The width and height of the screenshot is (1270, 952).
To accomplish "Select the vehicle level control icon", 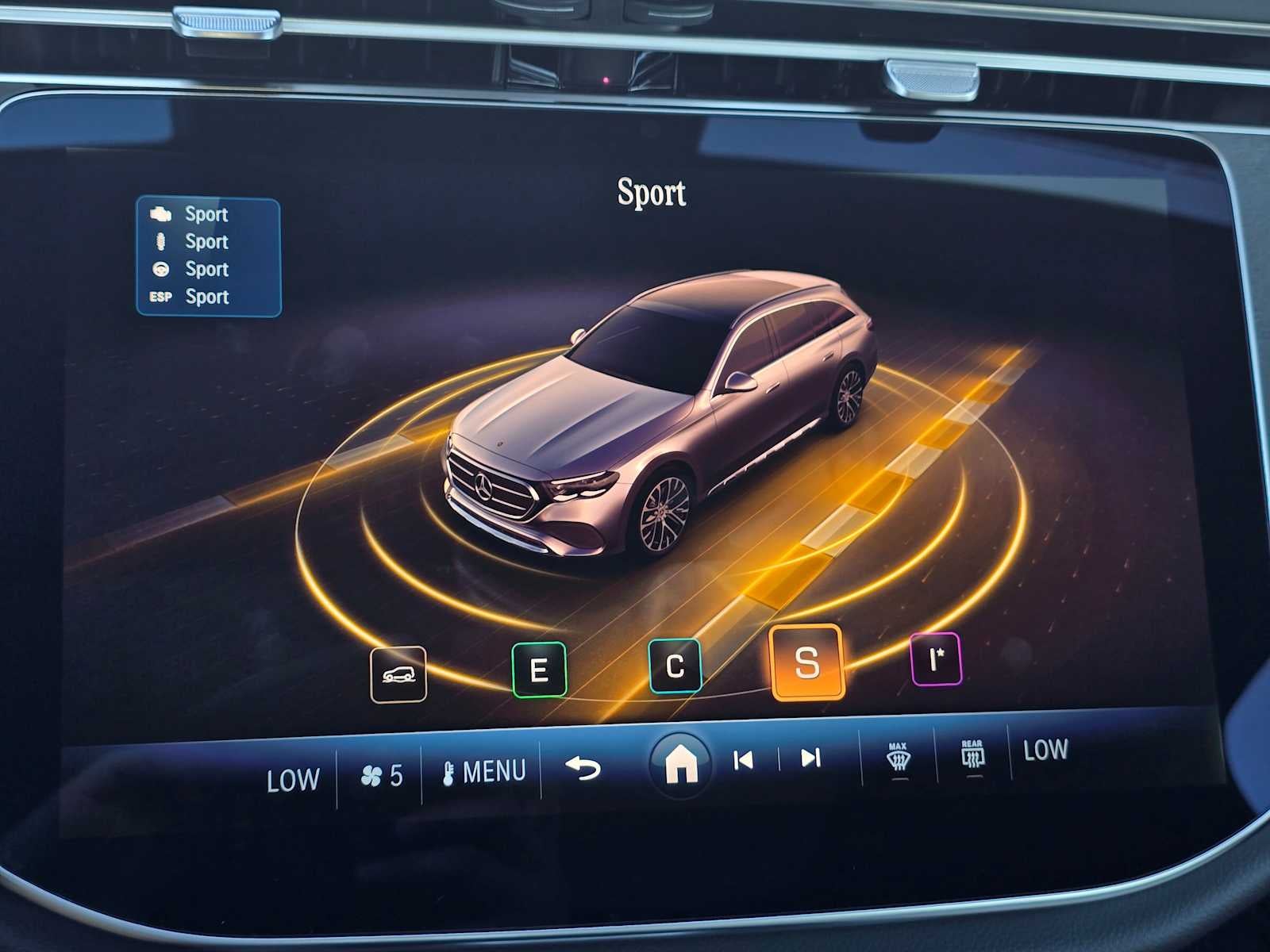I will coord(399,674).
